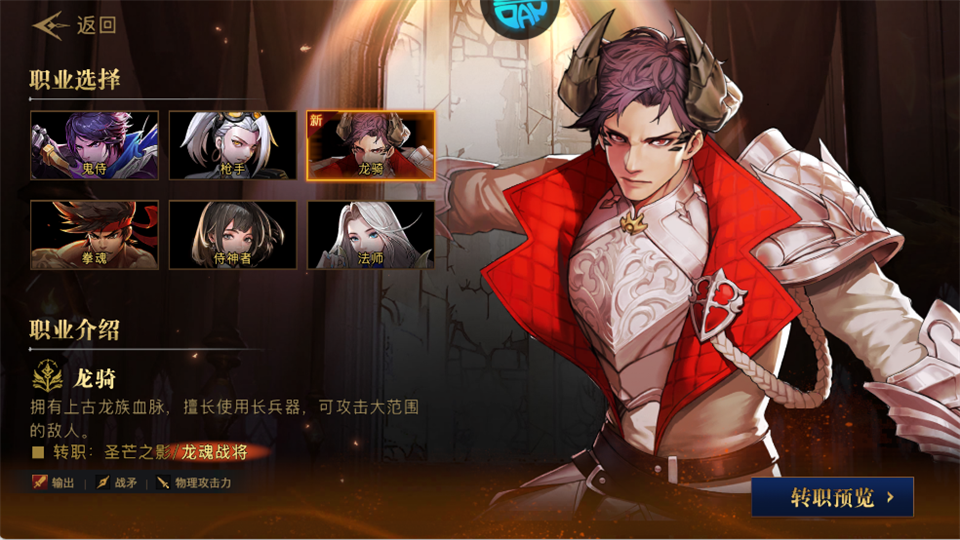Select the 法师 mage class
The width and height of the screenshot is (960, 540).
(370, 235)
